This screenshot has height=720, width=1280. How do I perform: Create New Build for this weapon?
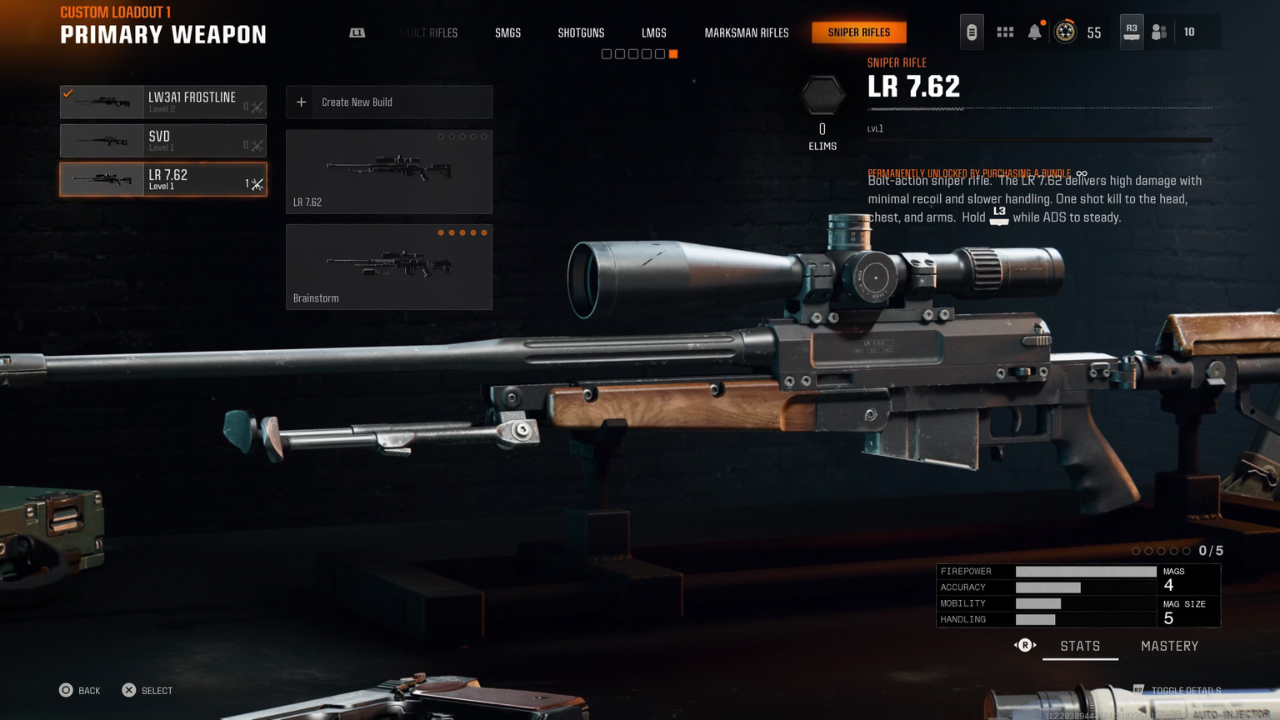tap(389, 102)
